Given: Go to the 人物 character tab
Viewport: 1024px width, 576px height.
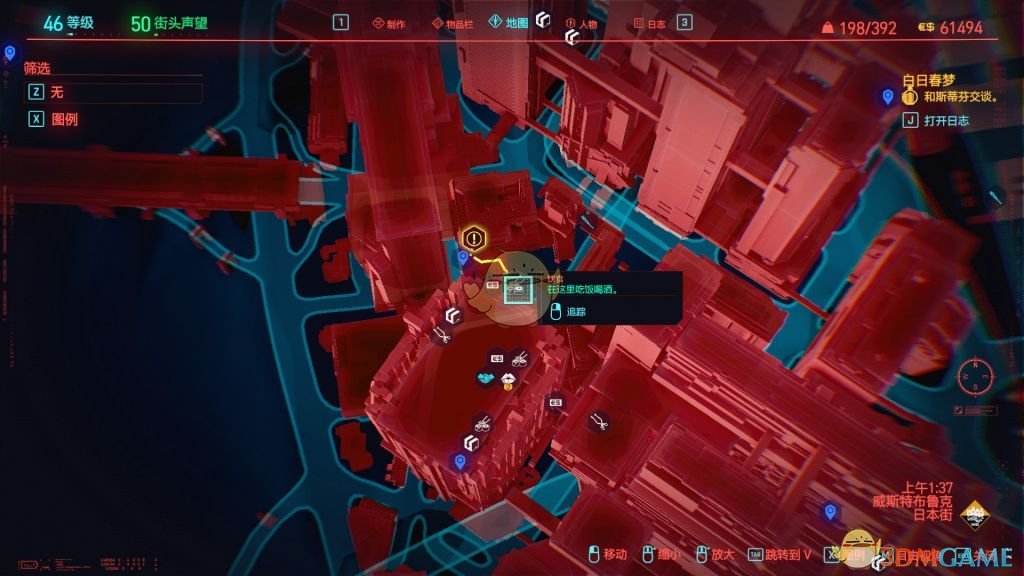Looking at the screenshot, I should (x=582, y=23).
